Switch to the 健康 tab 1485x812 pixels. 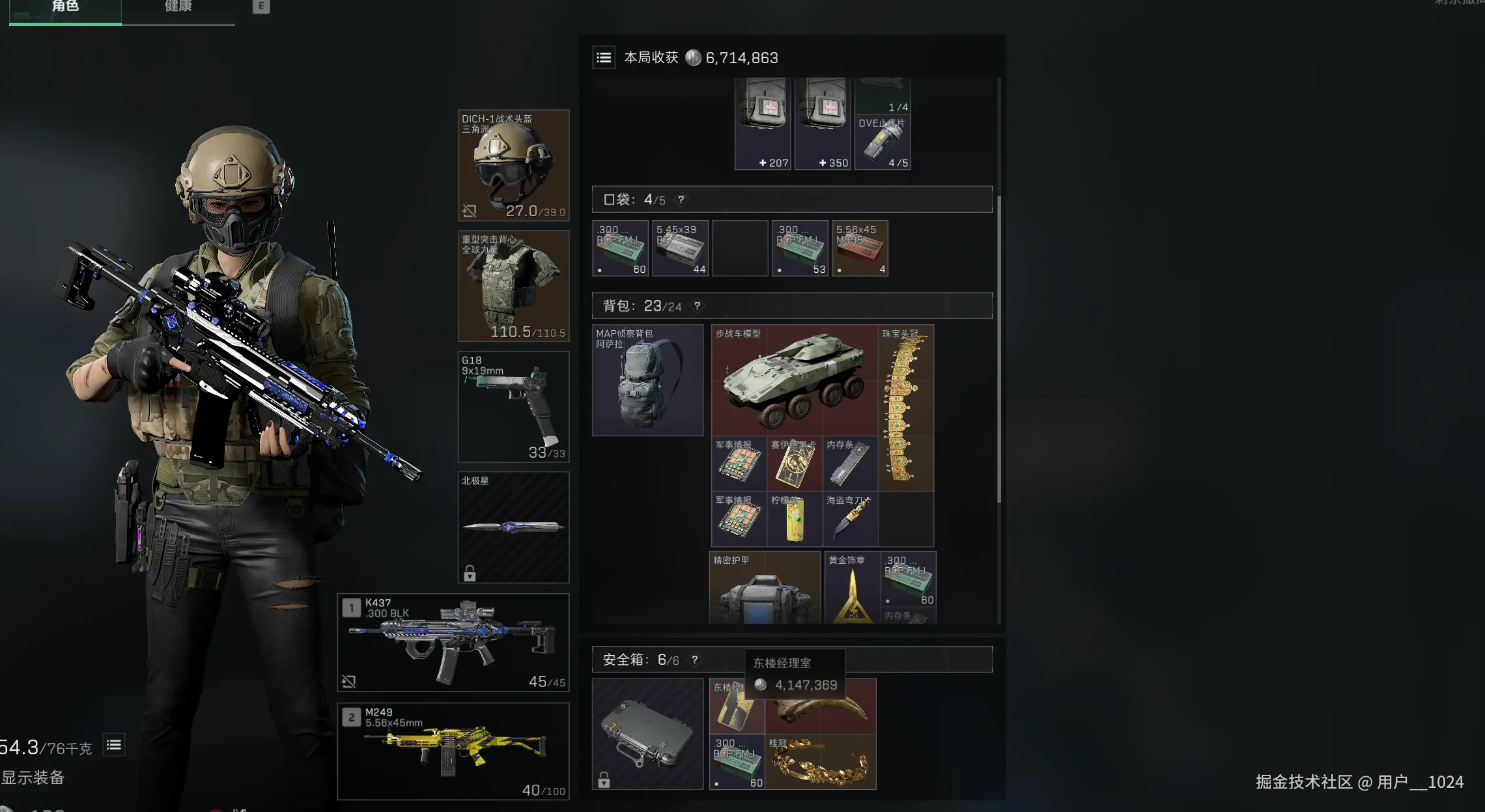point(178,8)
